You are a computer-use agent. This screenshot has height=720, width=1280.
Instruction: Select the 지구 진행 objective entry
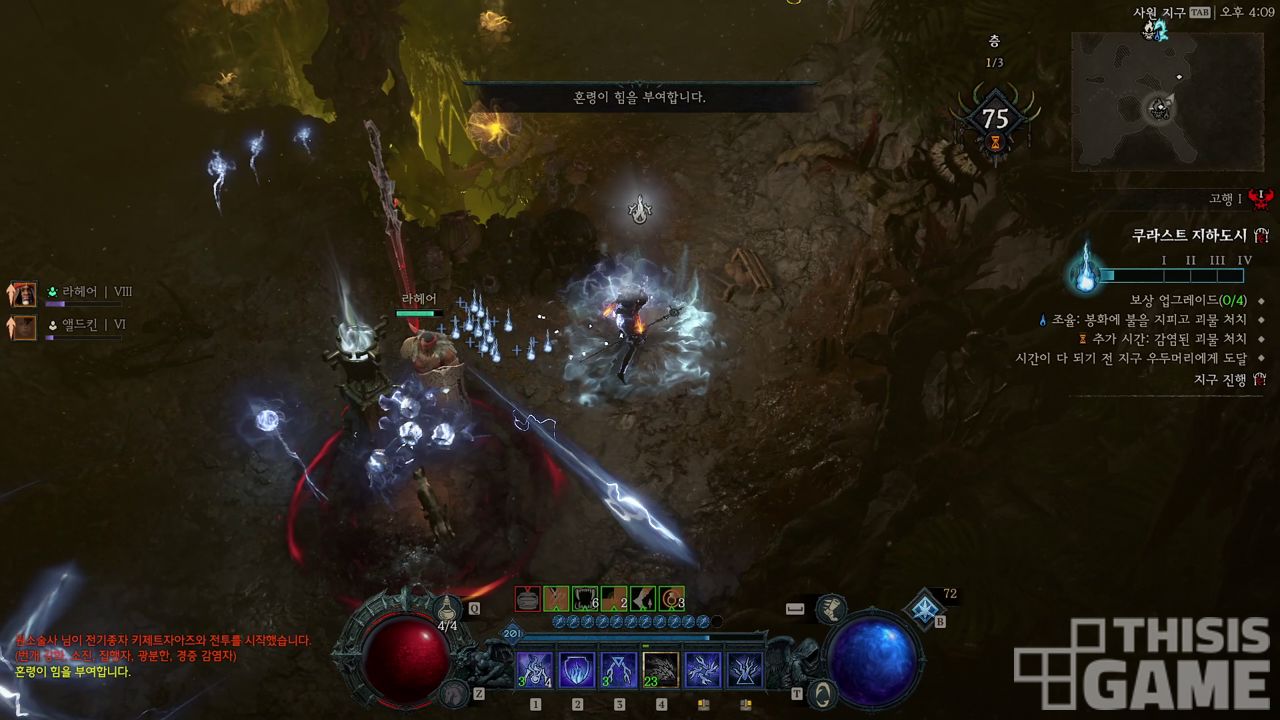1220,380
